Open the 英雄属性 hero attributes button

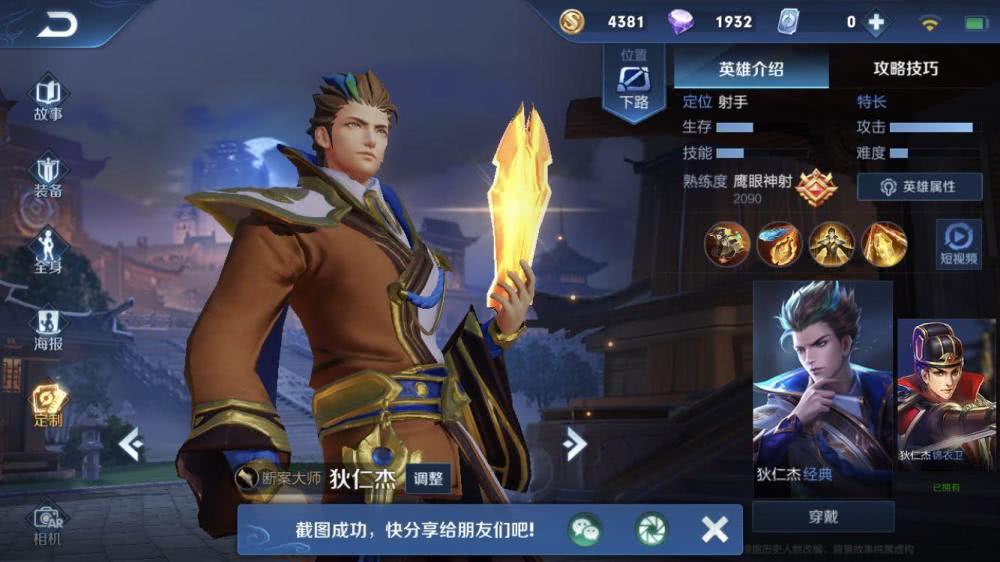(919, 187)
